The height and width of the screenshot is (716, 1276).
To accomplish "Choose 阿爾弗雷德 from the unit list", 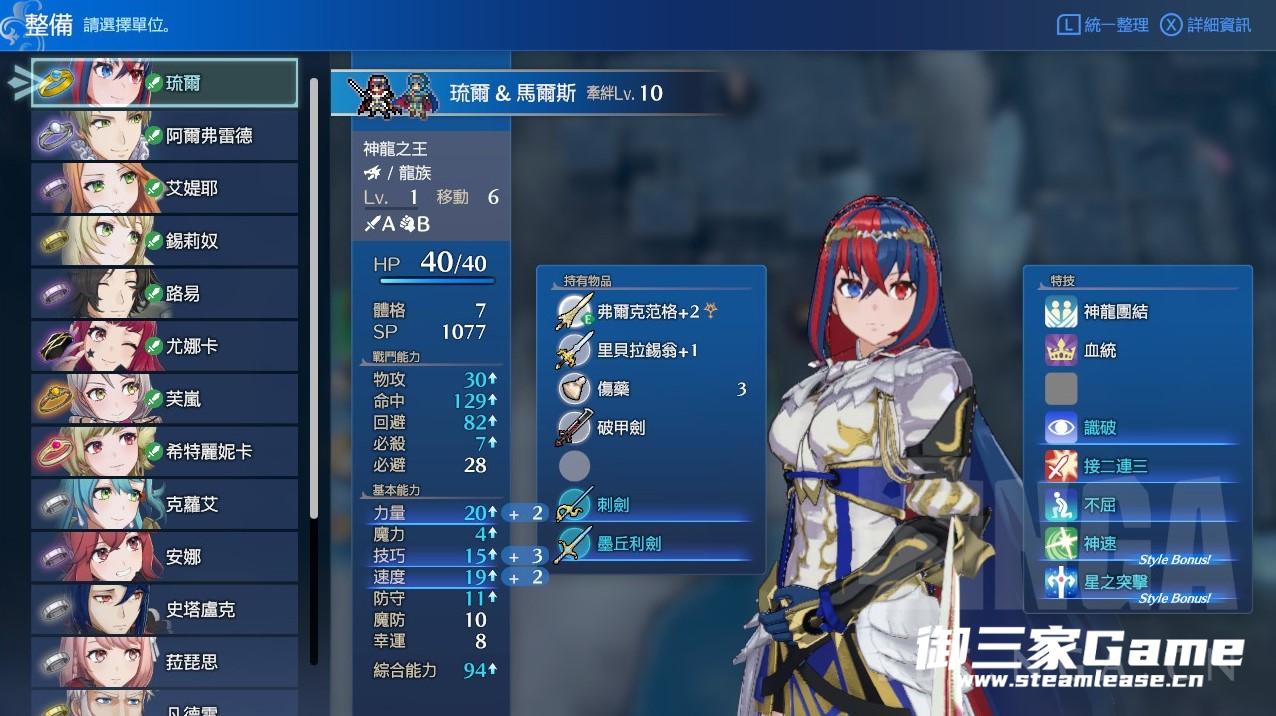I will point(165,136).
